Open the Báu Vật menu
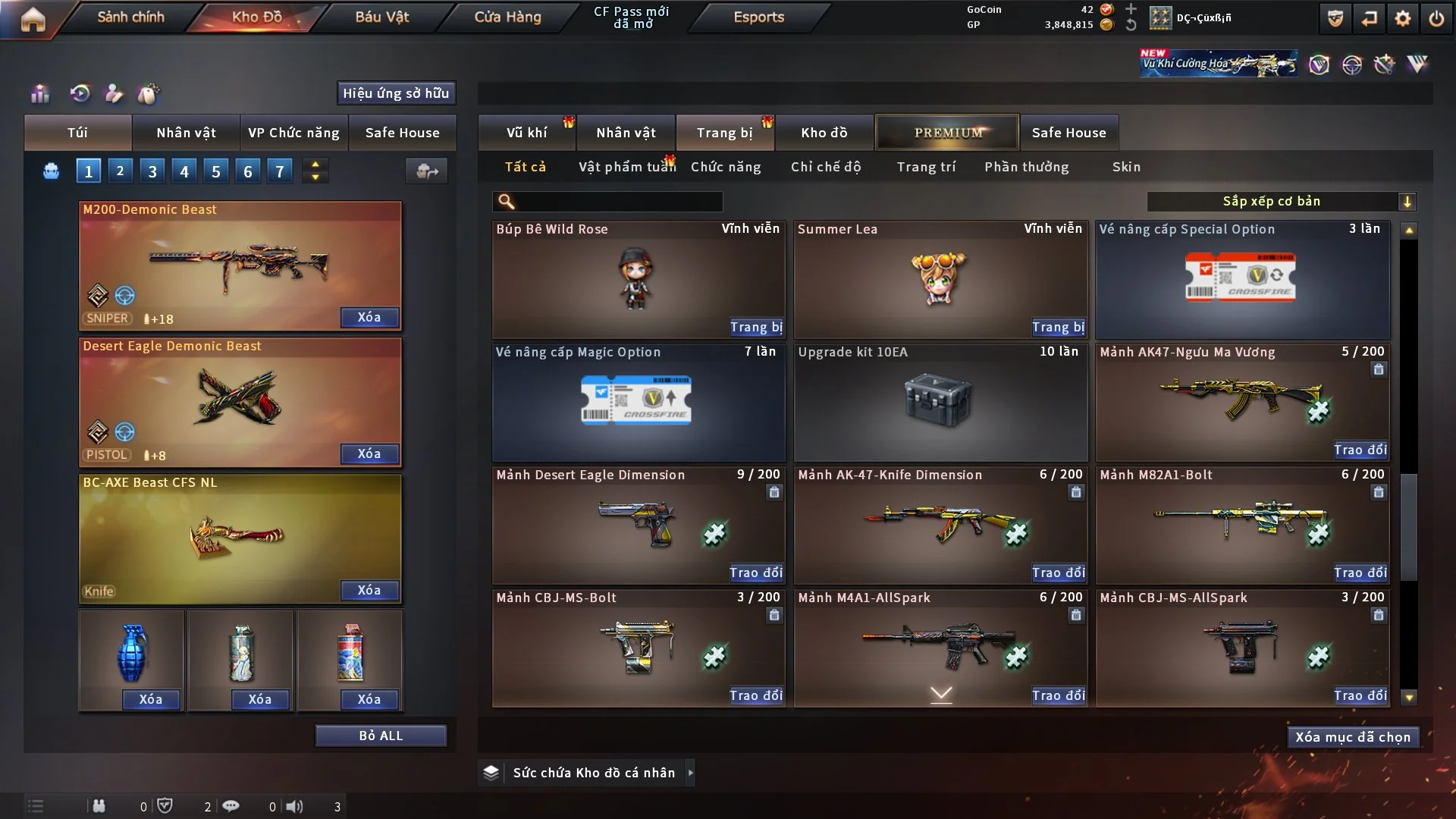Viewport: 1456px width, 819px height. point(381,17)
